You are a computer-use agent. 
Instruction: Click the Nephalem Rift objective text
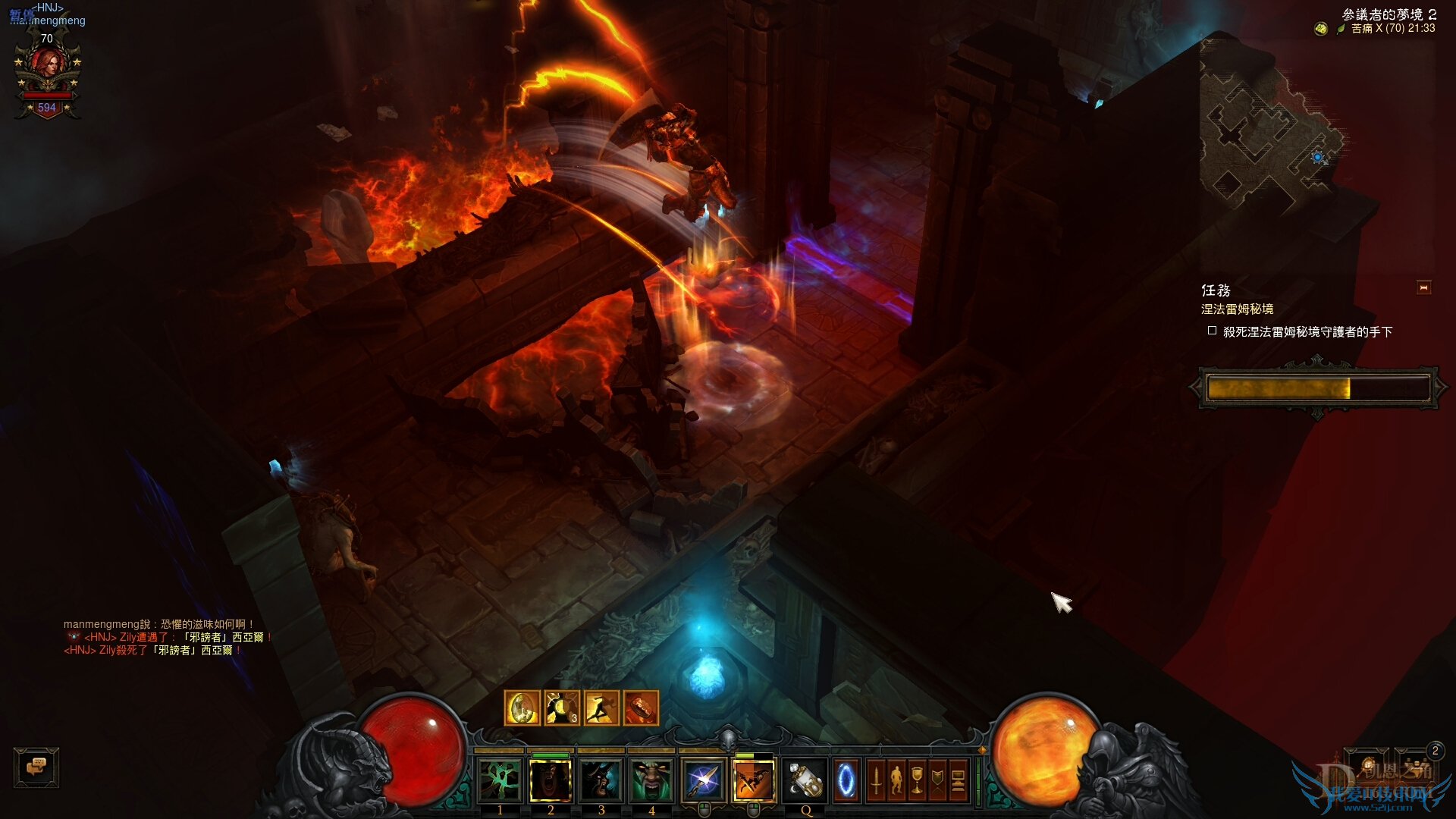(1237, 309)
